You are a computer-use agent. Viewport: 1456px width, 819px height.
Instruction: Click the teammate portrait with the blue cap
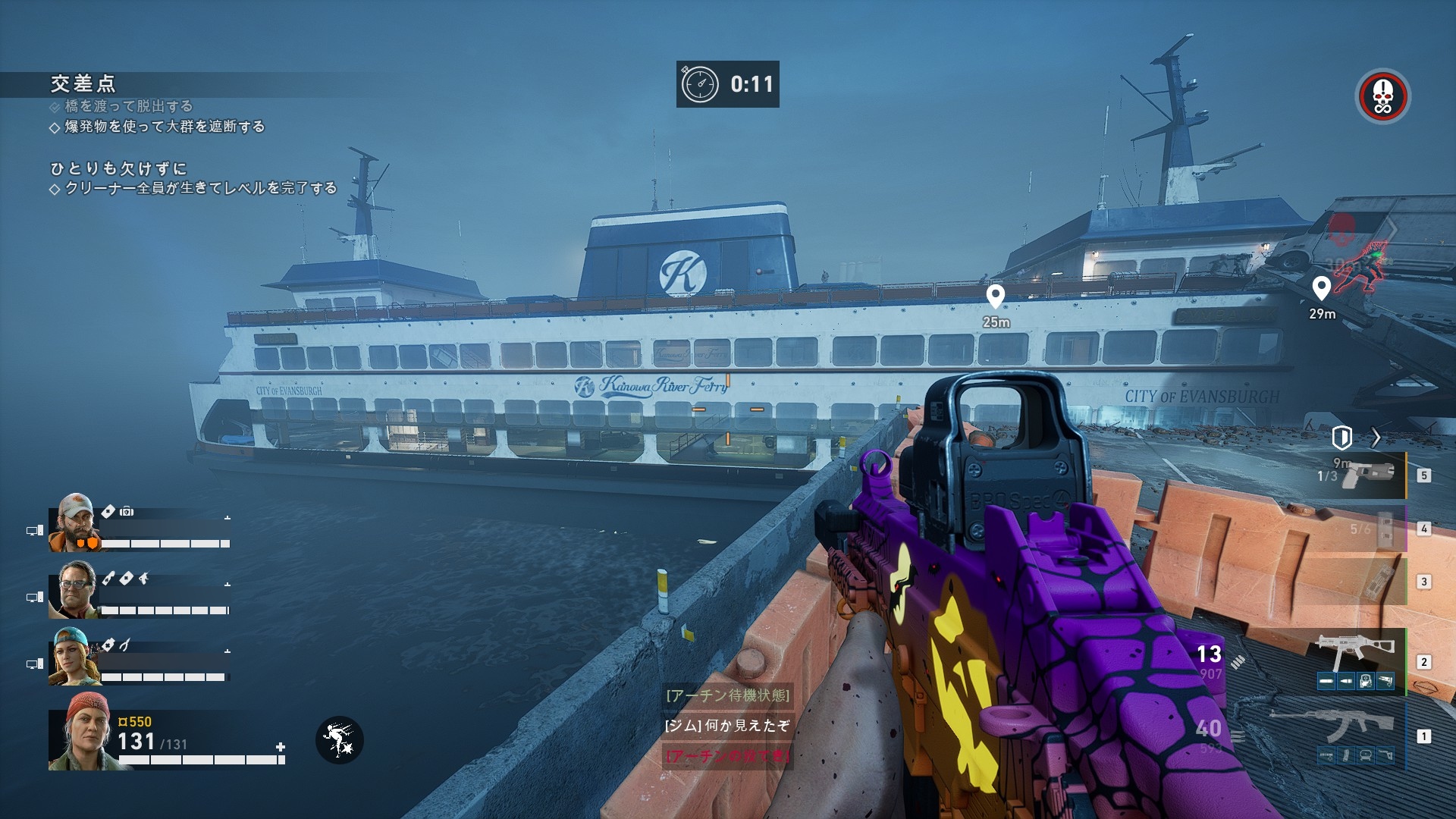pos(74,657)
